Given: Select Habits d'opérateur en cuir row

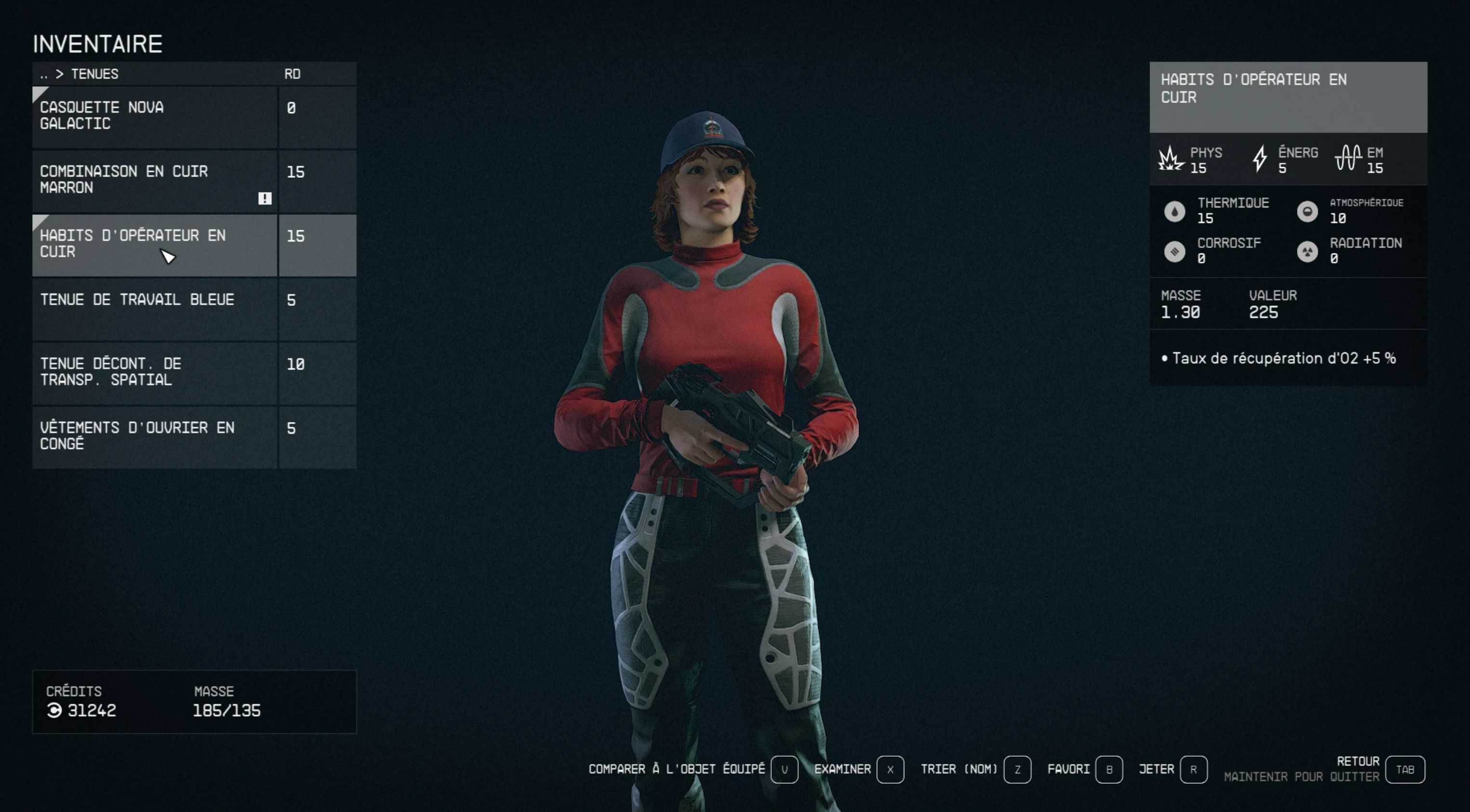Looking at the screenshot, I should tap(154, 244).
